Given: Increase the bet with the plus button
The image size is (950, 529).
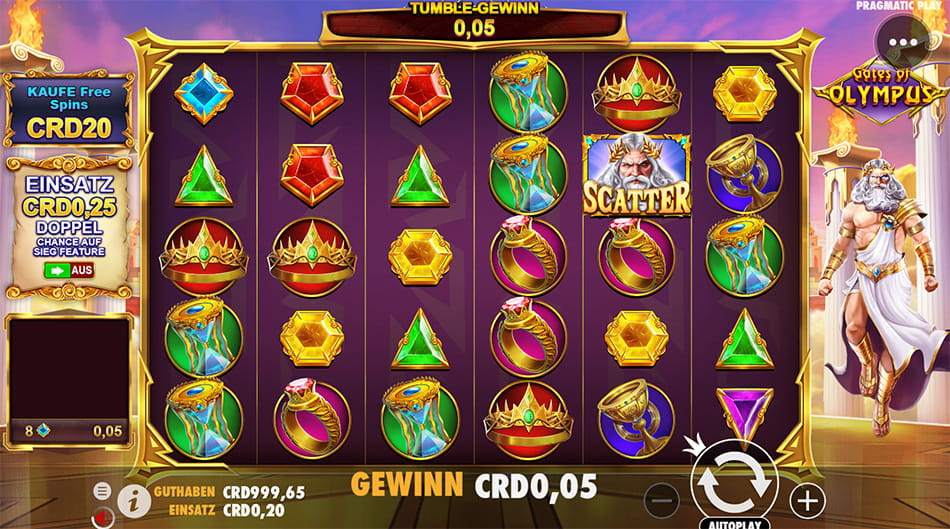Looking at the screenshot, I should [x=807, y=499].
